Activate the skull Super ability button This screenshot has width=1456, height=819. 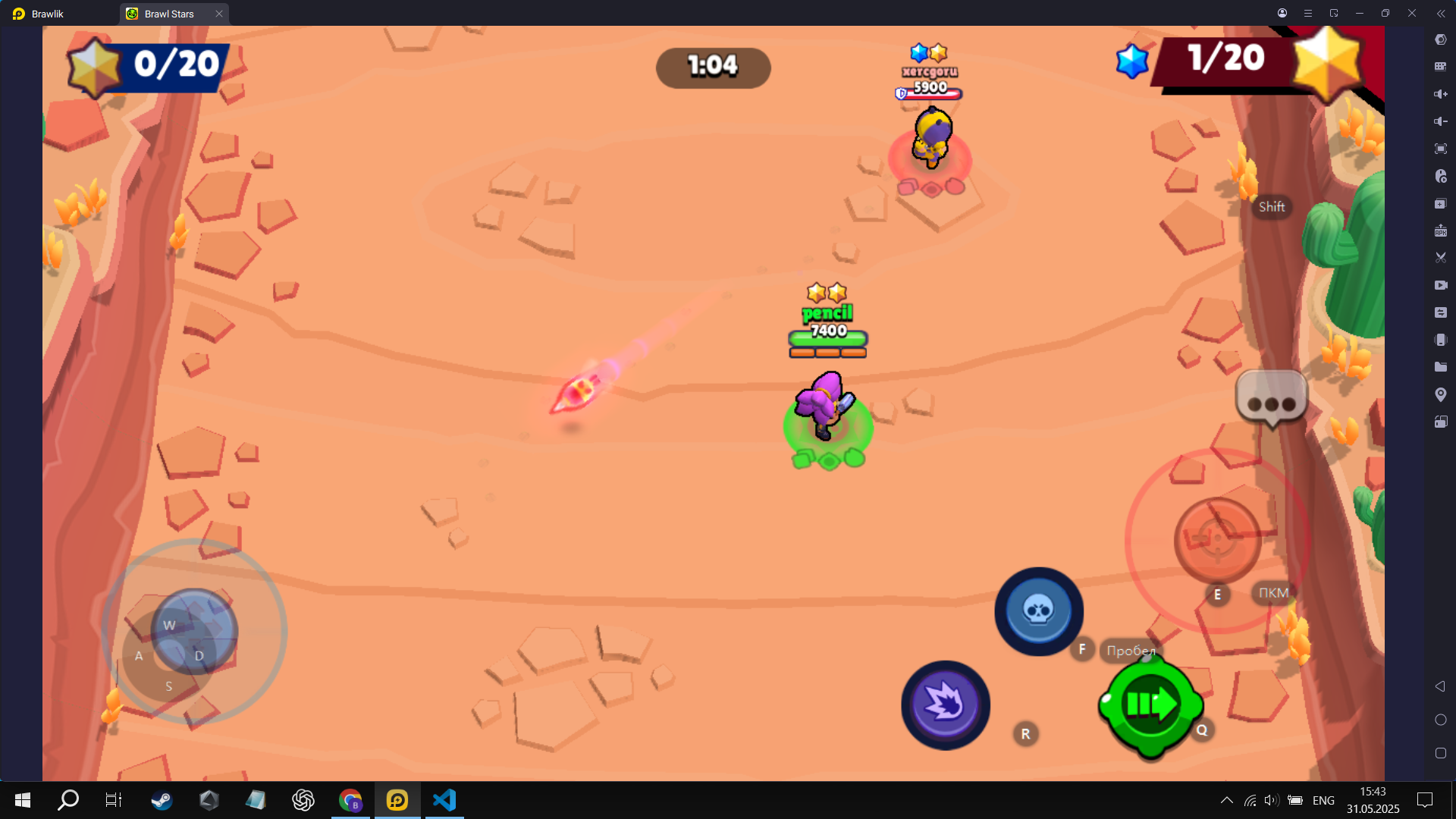(x=1038, y=611)
